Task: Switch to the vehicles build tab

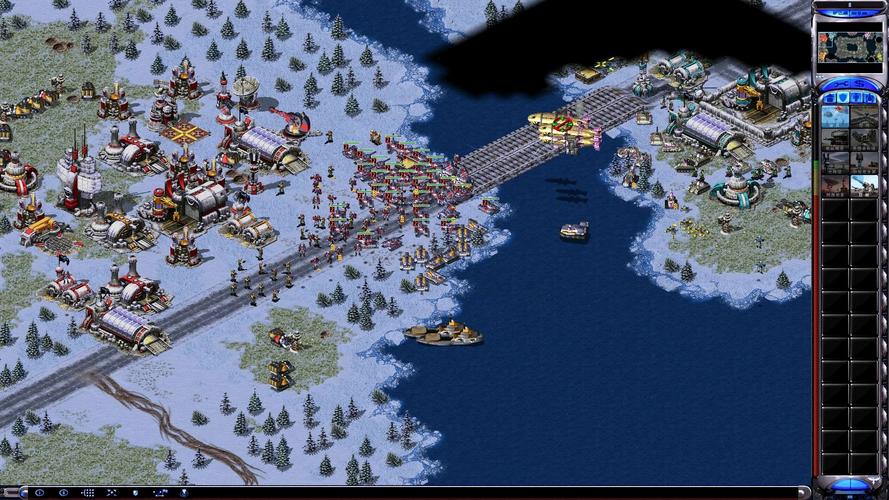Action: (871, 97)
